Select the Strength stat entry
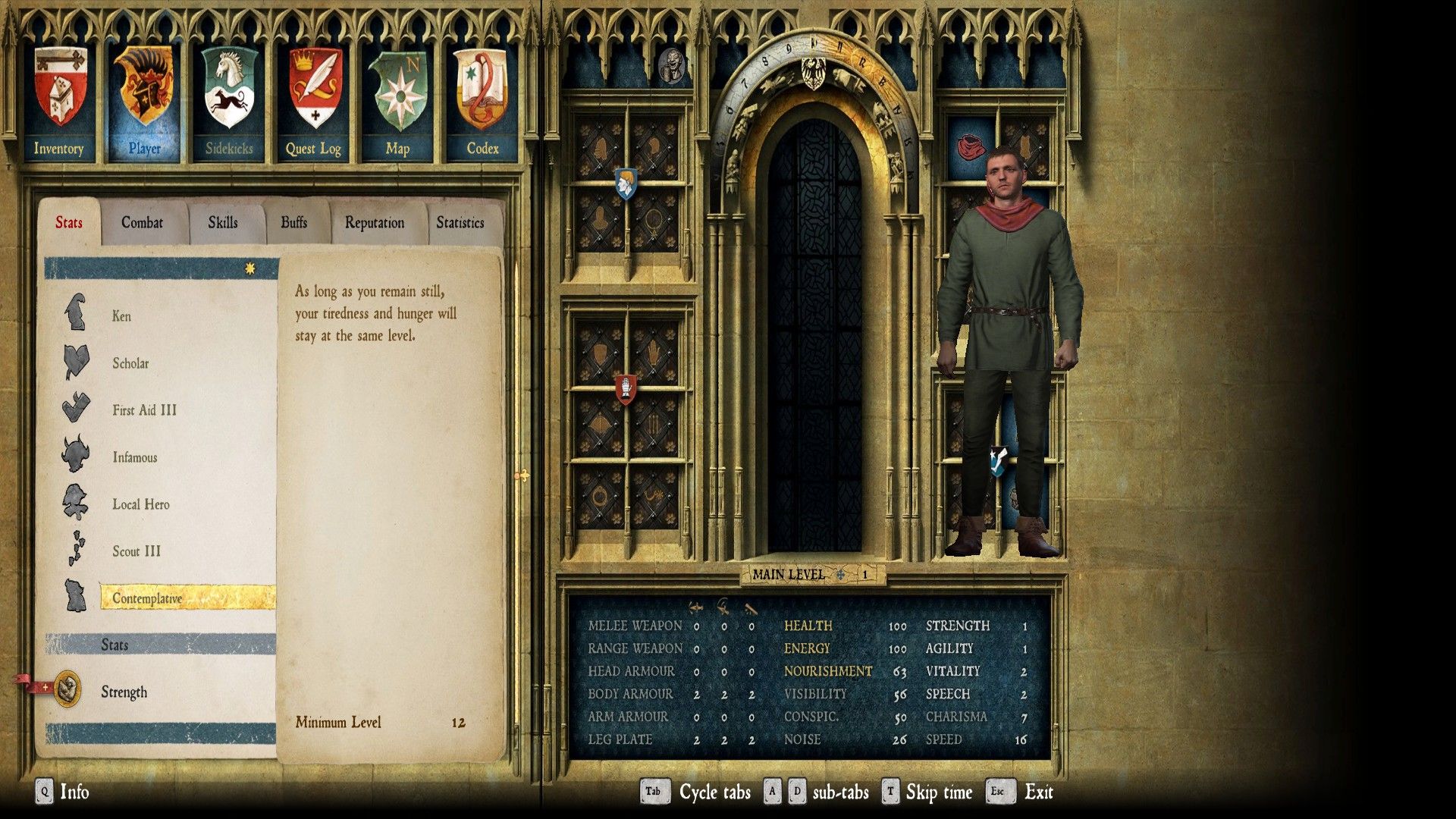 [x=124, y=692]
